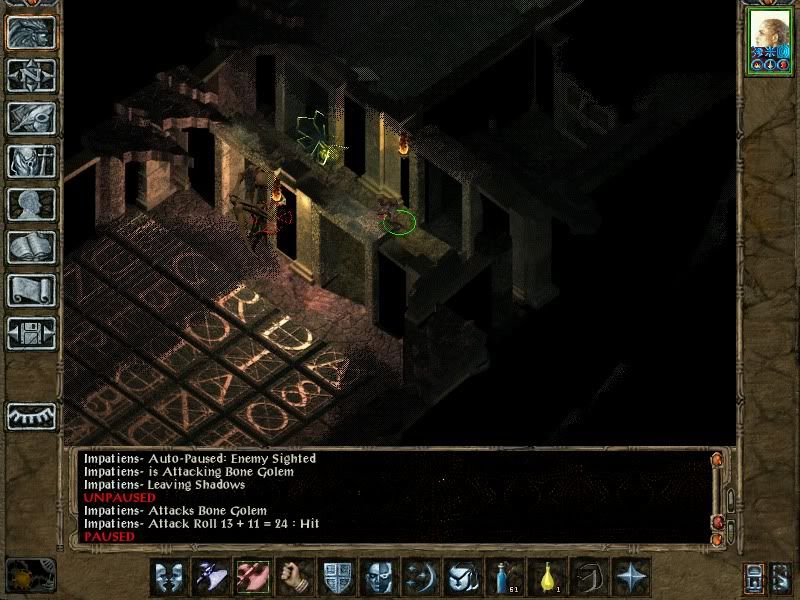Select the highlighted crossbow weapon slot
The width and height of the screenshot is (800, 600).
tap(255, 578)
